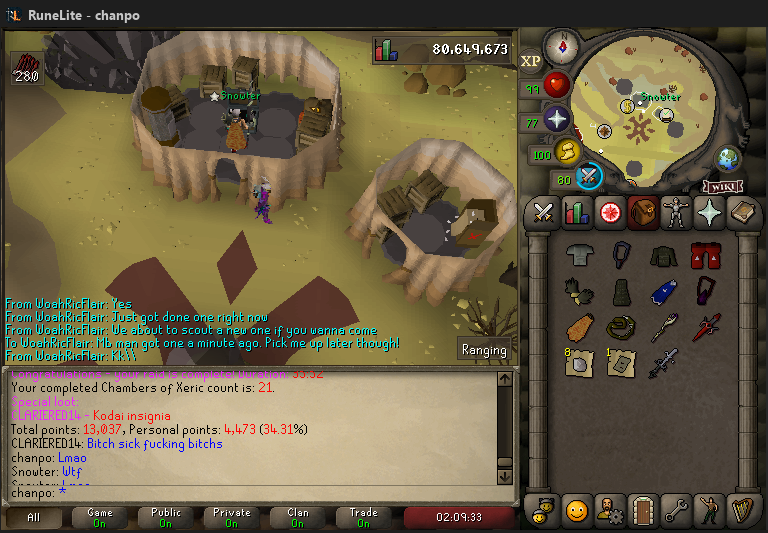
Task: Switch to the Skills tab
Action: 576,212
